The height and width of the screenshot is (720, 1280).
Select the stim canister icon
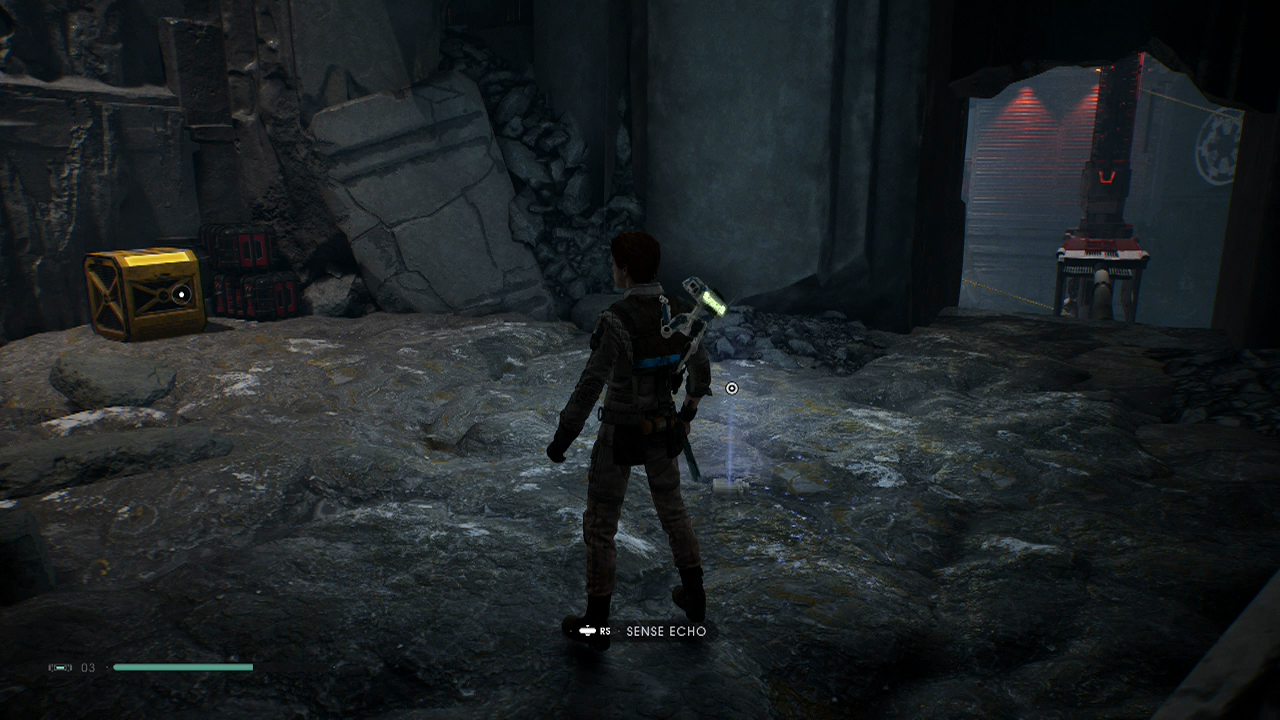[59, 667]
